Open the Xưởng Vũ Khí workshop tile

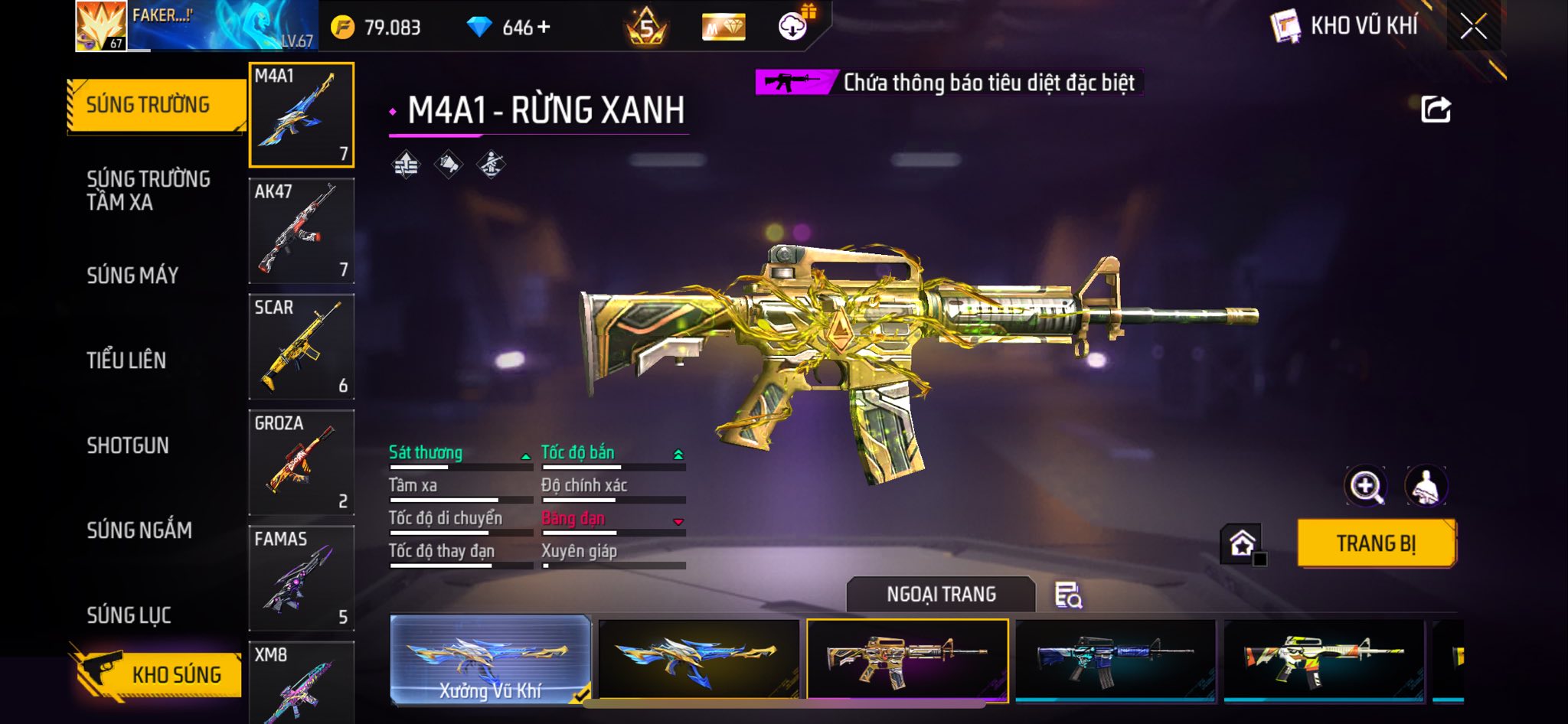point(490,660)
